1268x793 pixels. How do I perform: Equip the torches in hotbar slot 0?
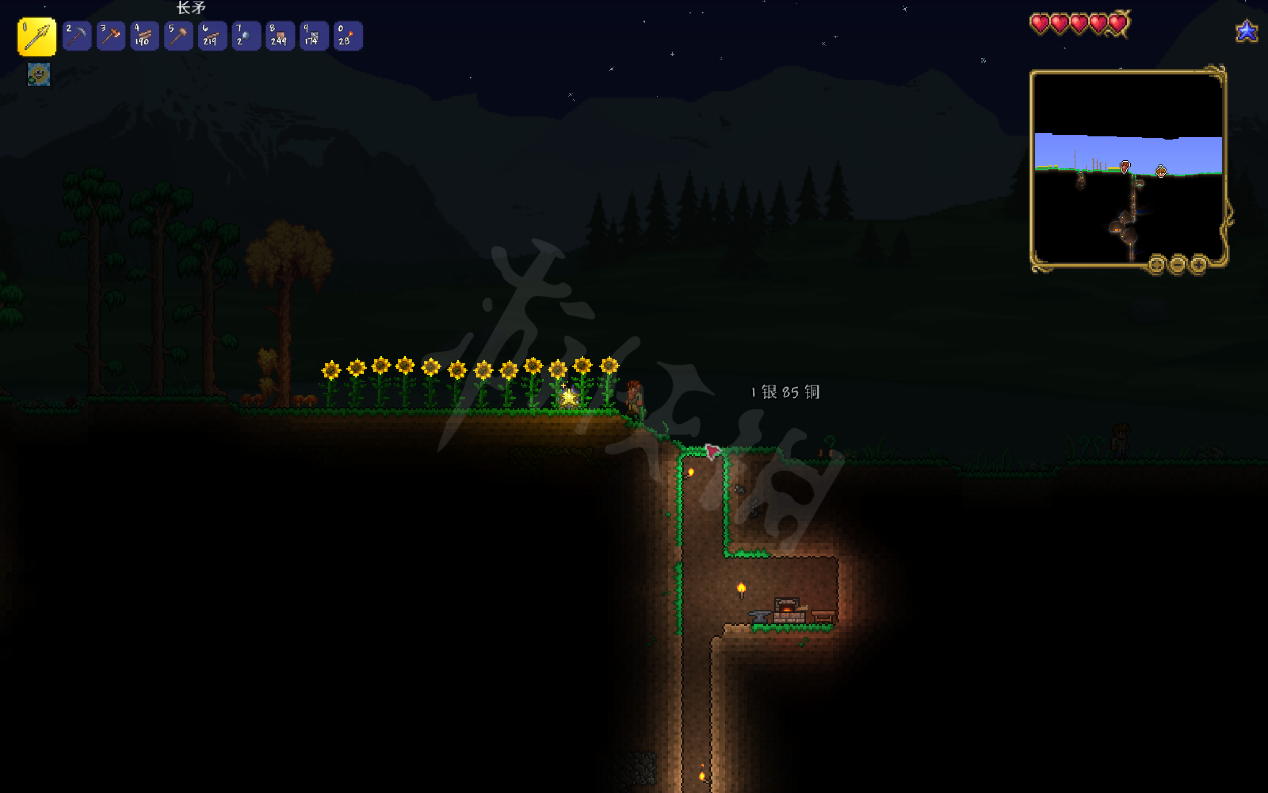tap(348, 37)
